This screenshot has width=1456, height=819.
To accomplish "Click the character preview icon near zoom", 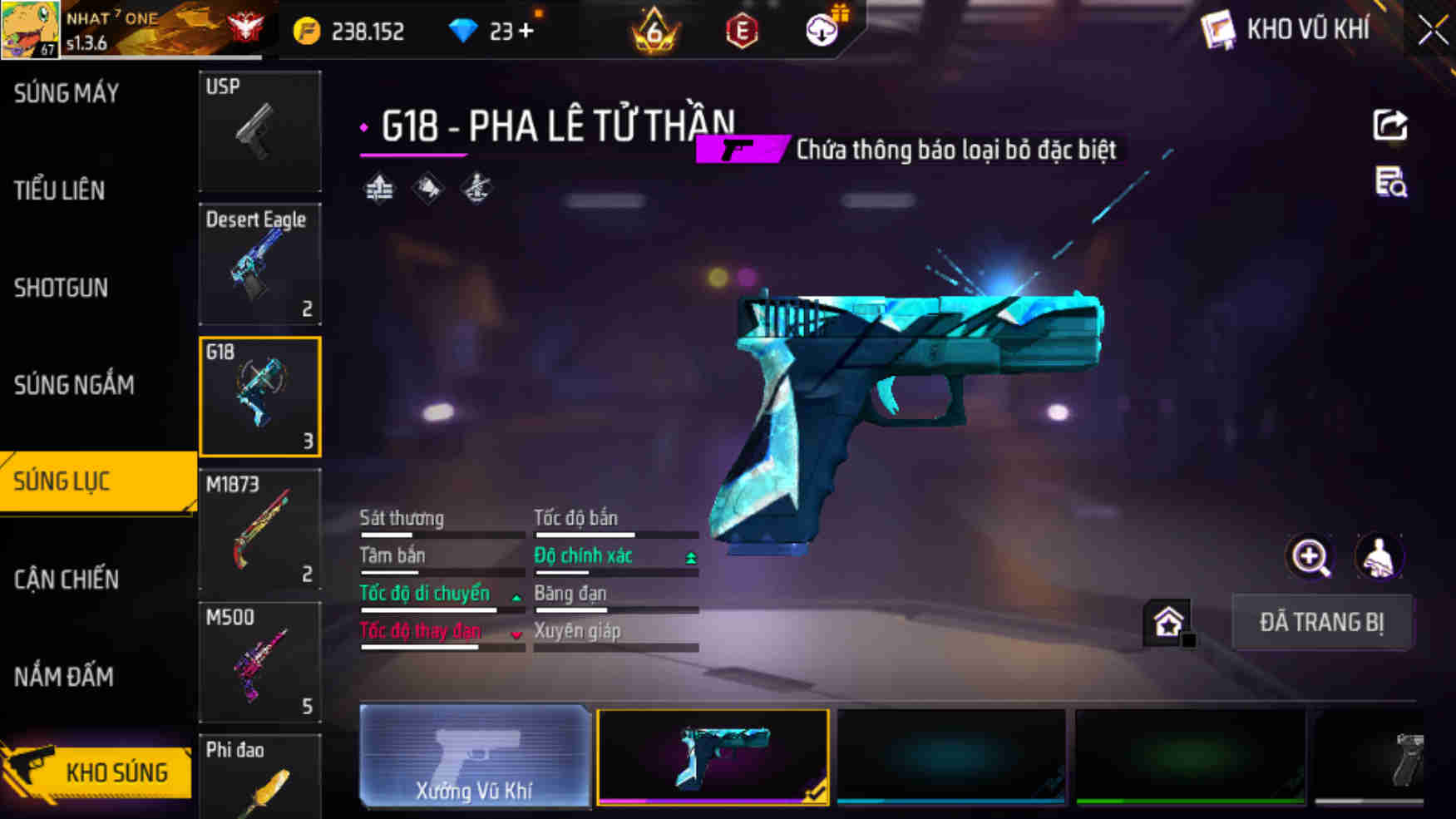I will (x=1377, y=556).
